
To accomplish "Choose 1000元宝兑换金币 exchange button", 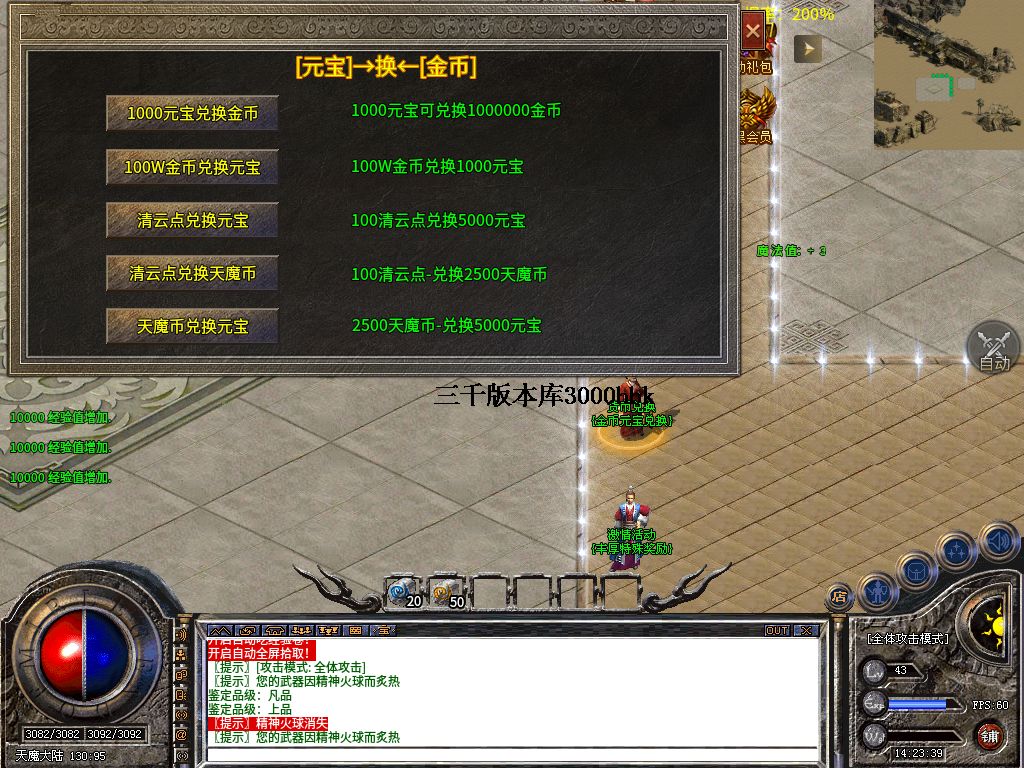I will pyautogui.click(x=192, y=113).
